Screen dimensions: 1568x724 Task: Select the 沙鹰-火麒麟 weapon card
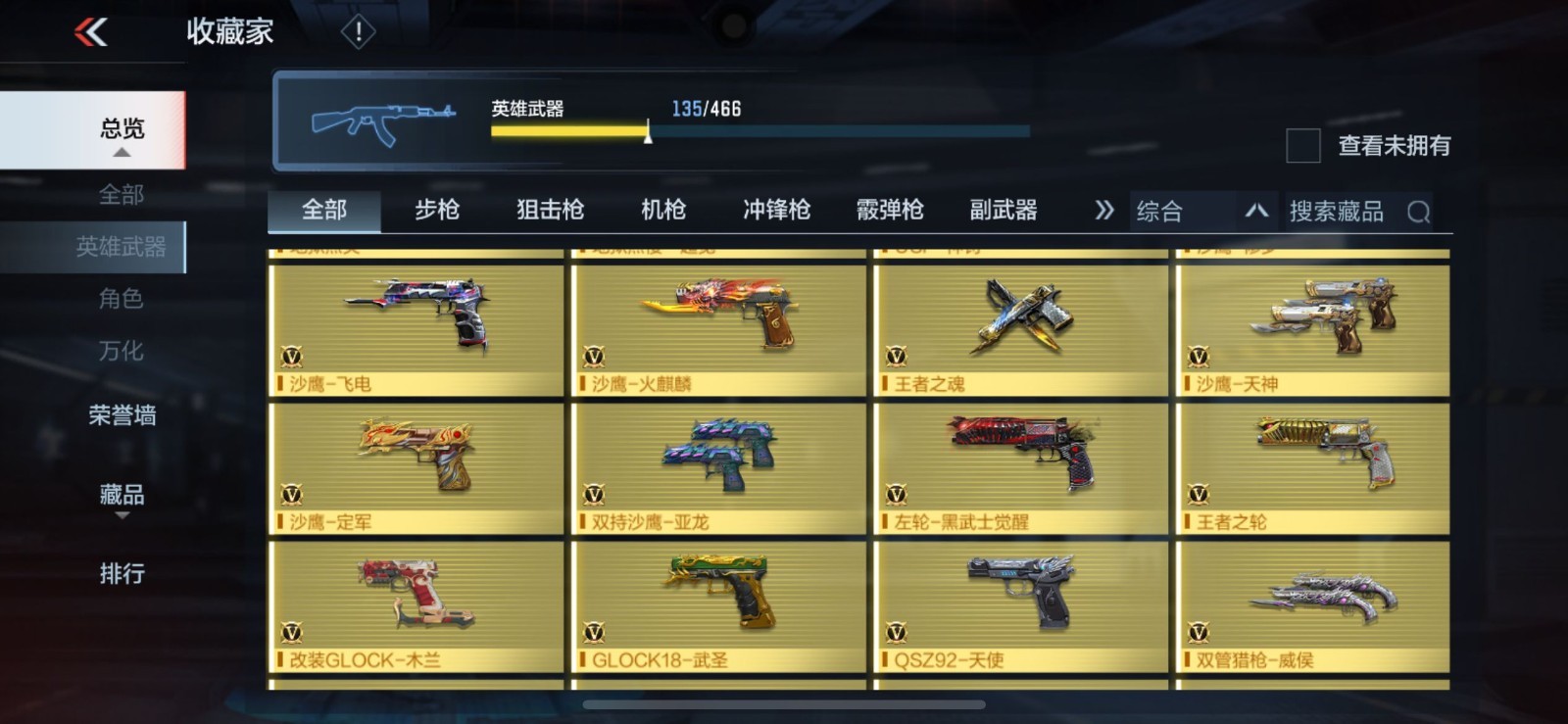click(x=718, y=330)
